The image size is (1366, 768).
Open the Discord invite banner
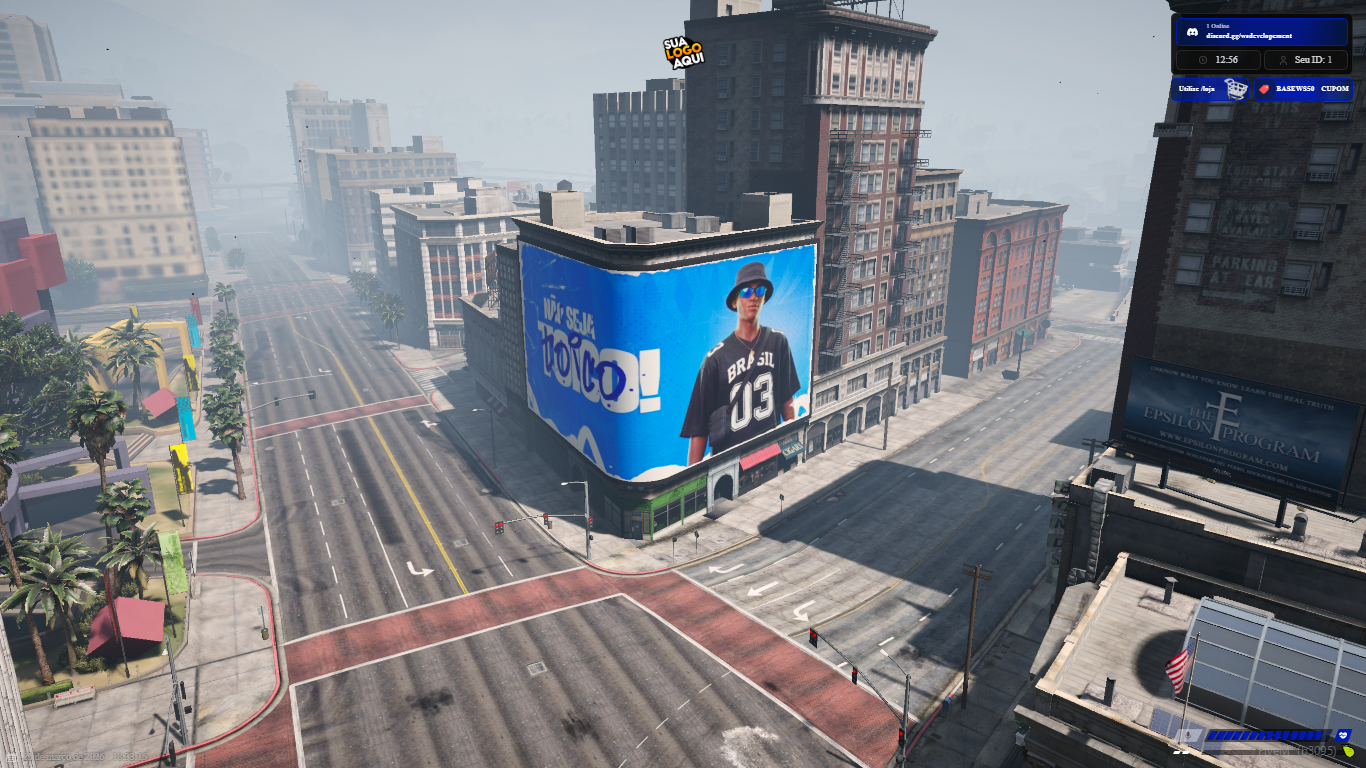(x=1262, y=31)
